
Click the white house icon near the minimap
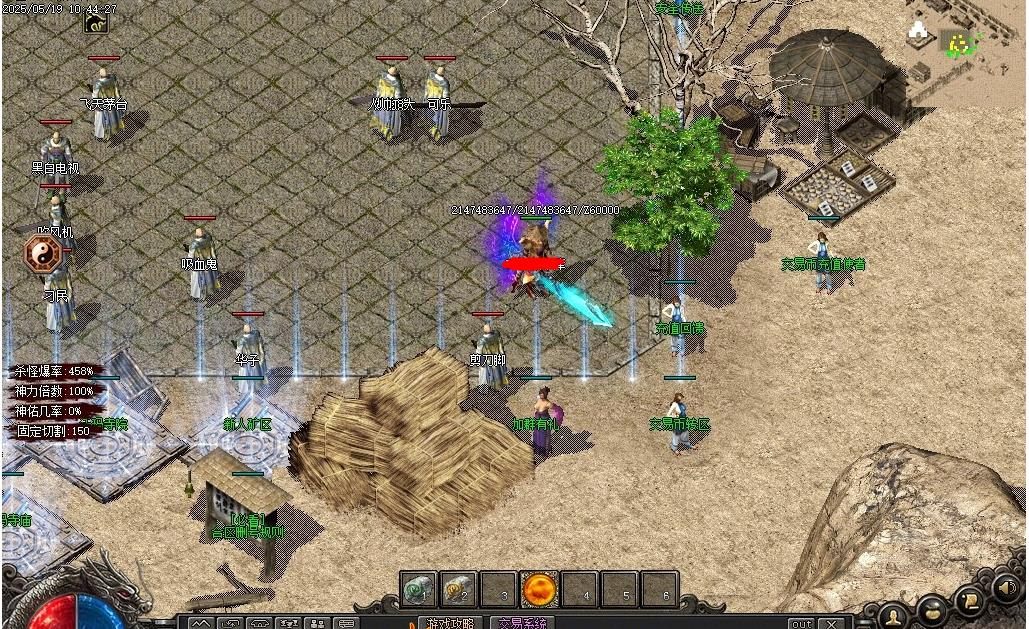pos(918,32)
